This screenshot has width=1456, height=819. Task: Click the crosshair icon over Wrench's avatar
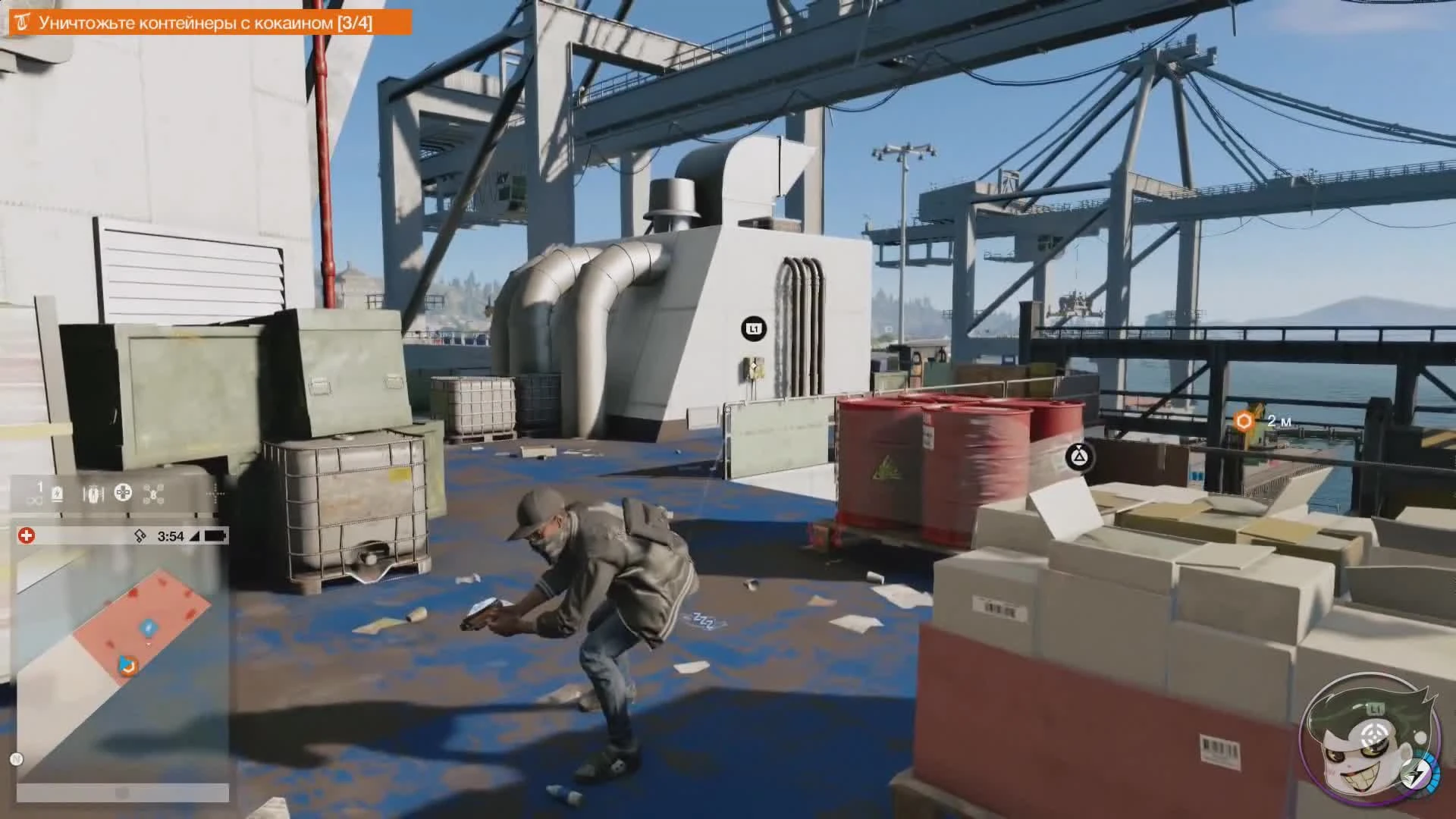click(x=1374, y=733)
